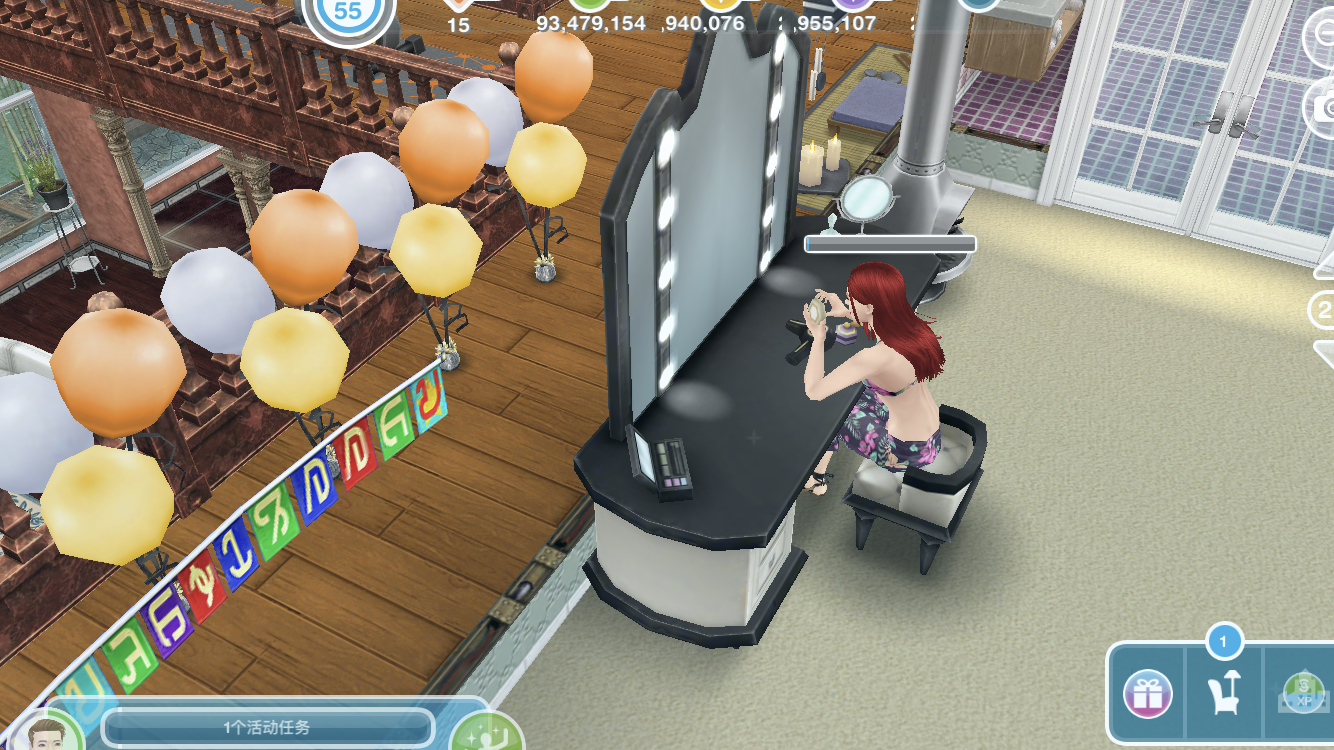Tap the Simoleon XP building icon
The width and height of the screenshot is (1334, 750).
point(1303,692)
